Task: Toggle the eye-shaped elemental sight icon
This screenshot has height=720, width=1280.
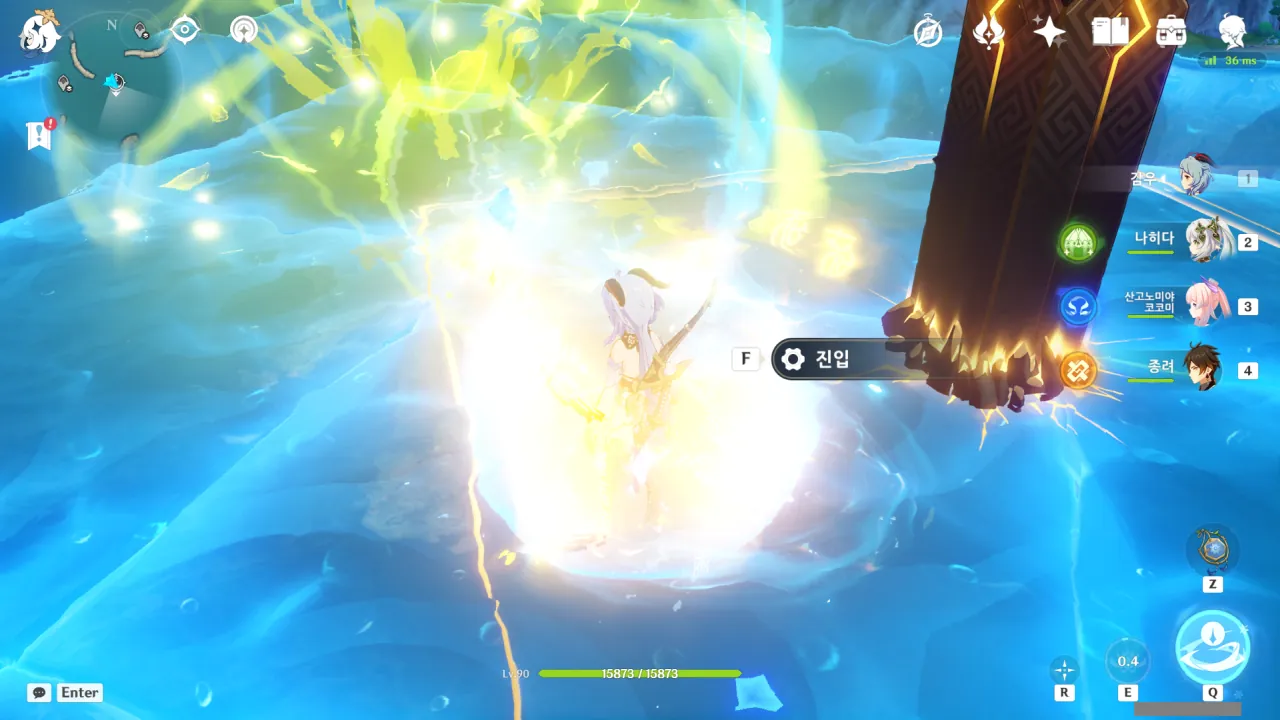Action: (x=185, y=30)
